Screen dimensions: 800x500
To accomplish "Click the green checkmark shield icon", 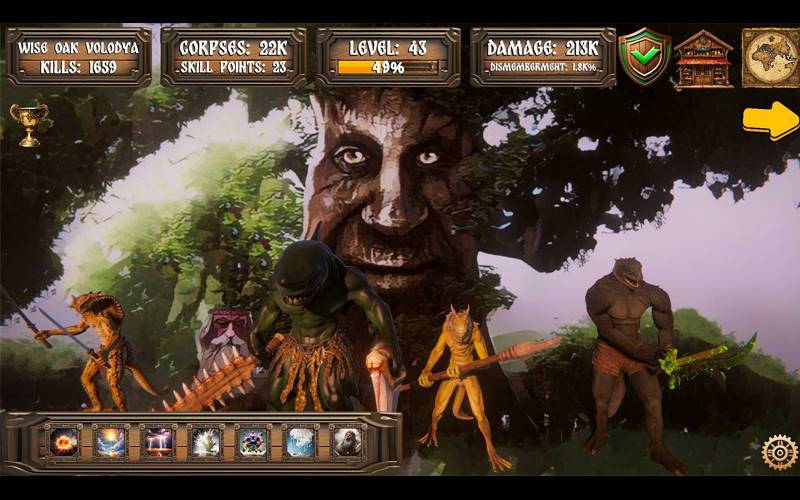I will point(644,57).
